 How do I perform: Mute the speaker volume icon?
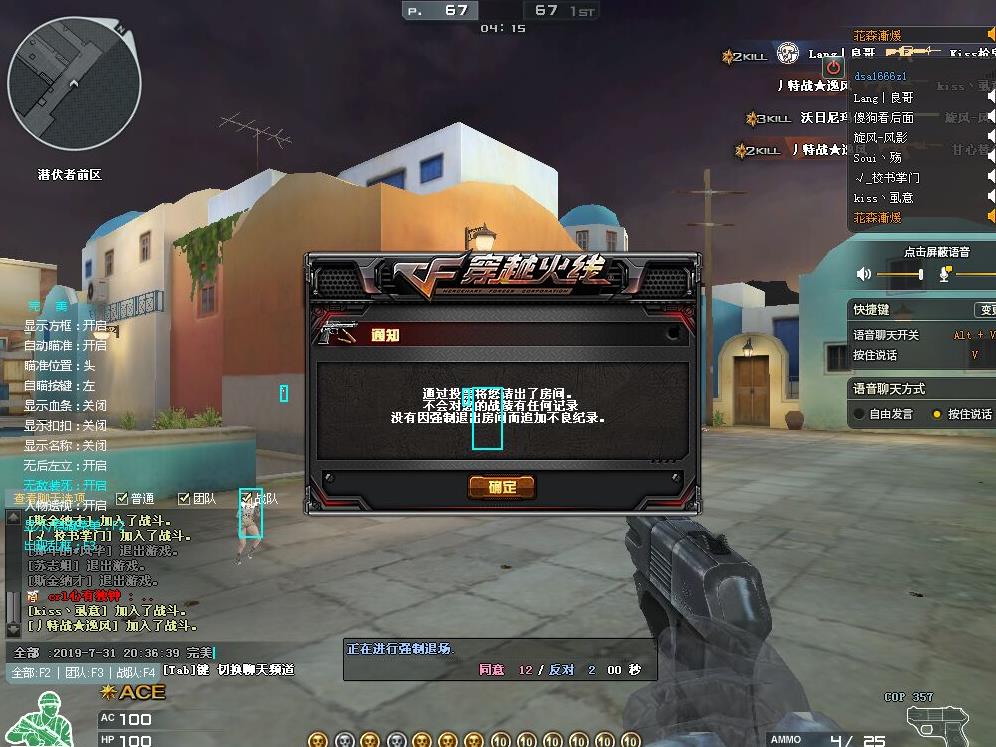864,274
